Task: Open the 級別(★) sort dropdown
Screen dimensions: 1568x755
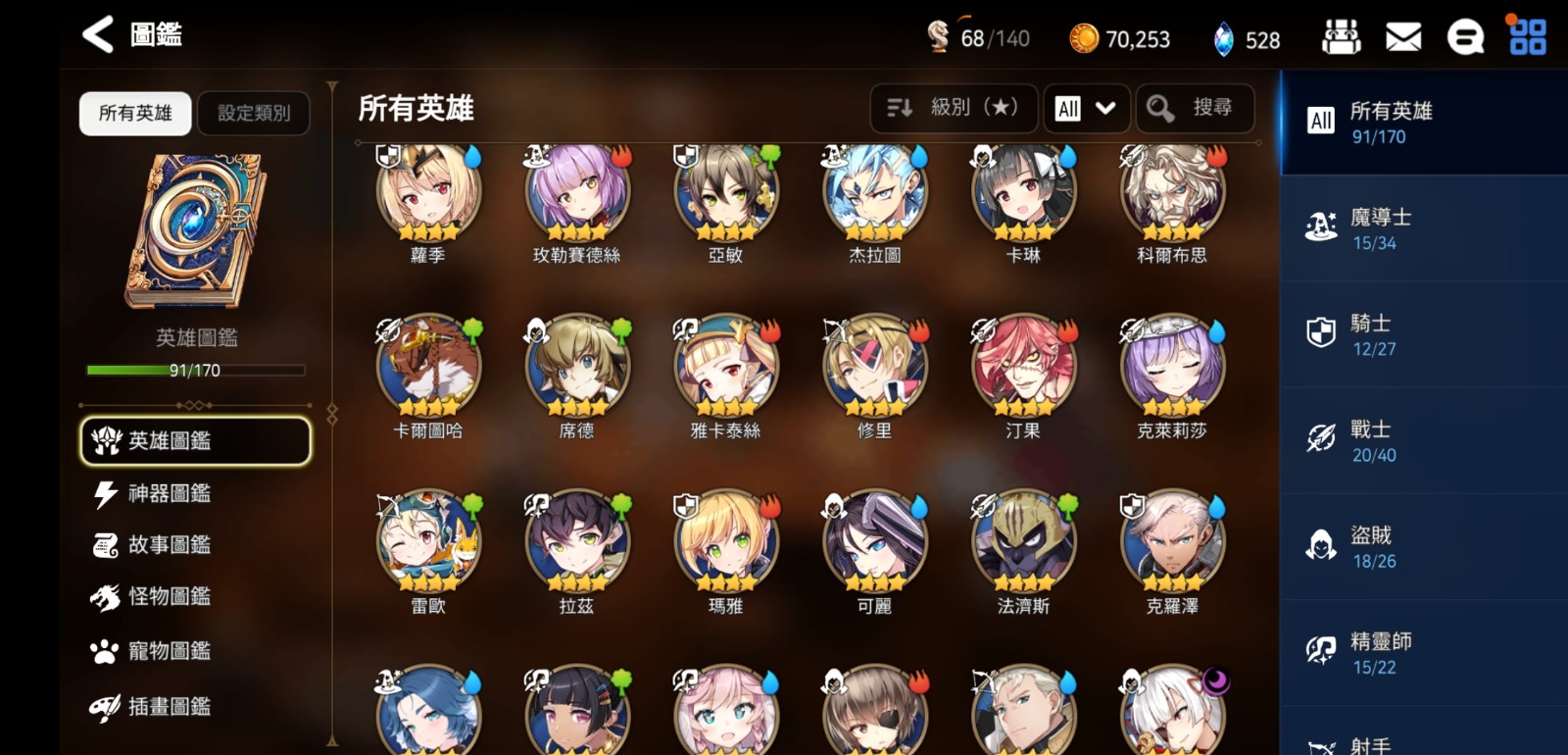Action: click(954, 109)
